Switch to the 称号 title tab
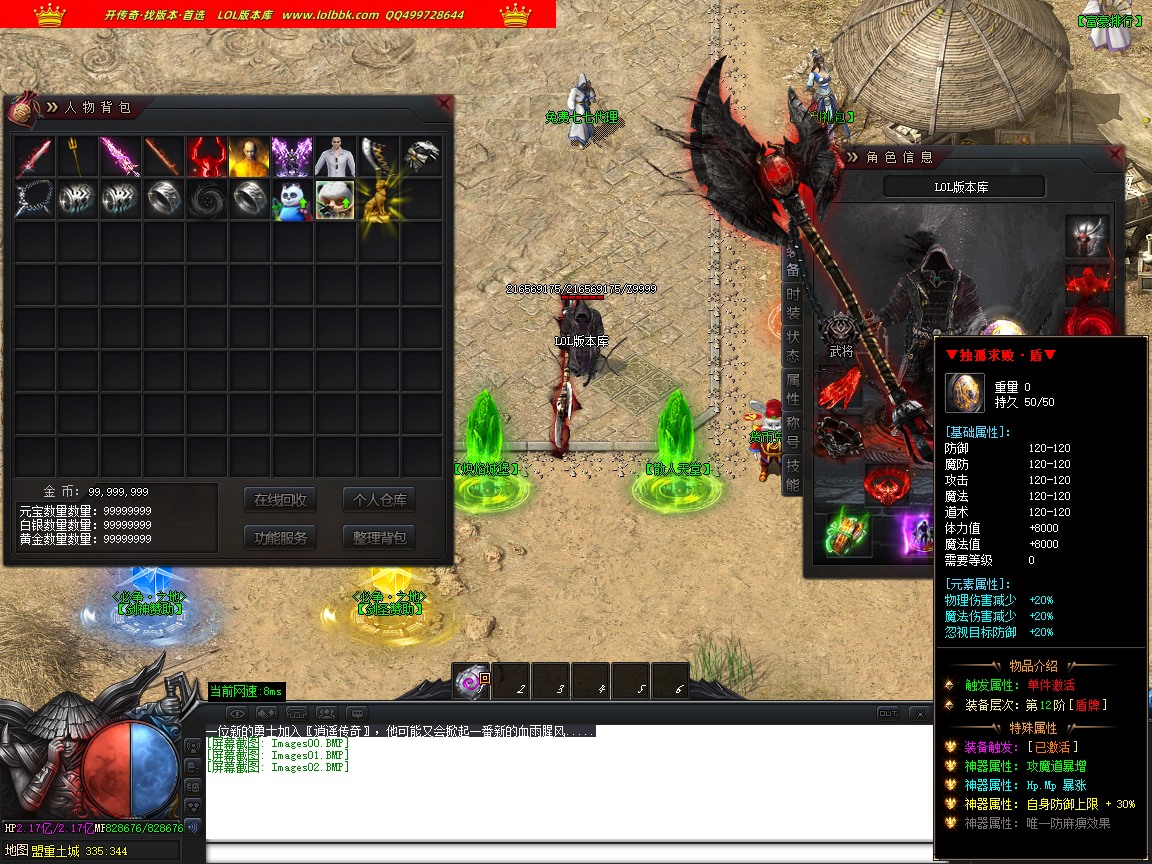The width and height of the screenshot is (1152, 864). pos(792,432)
